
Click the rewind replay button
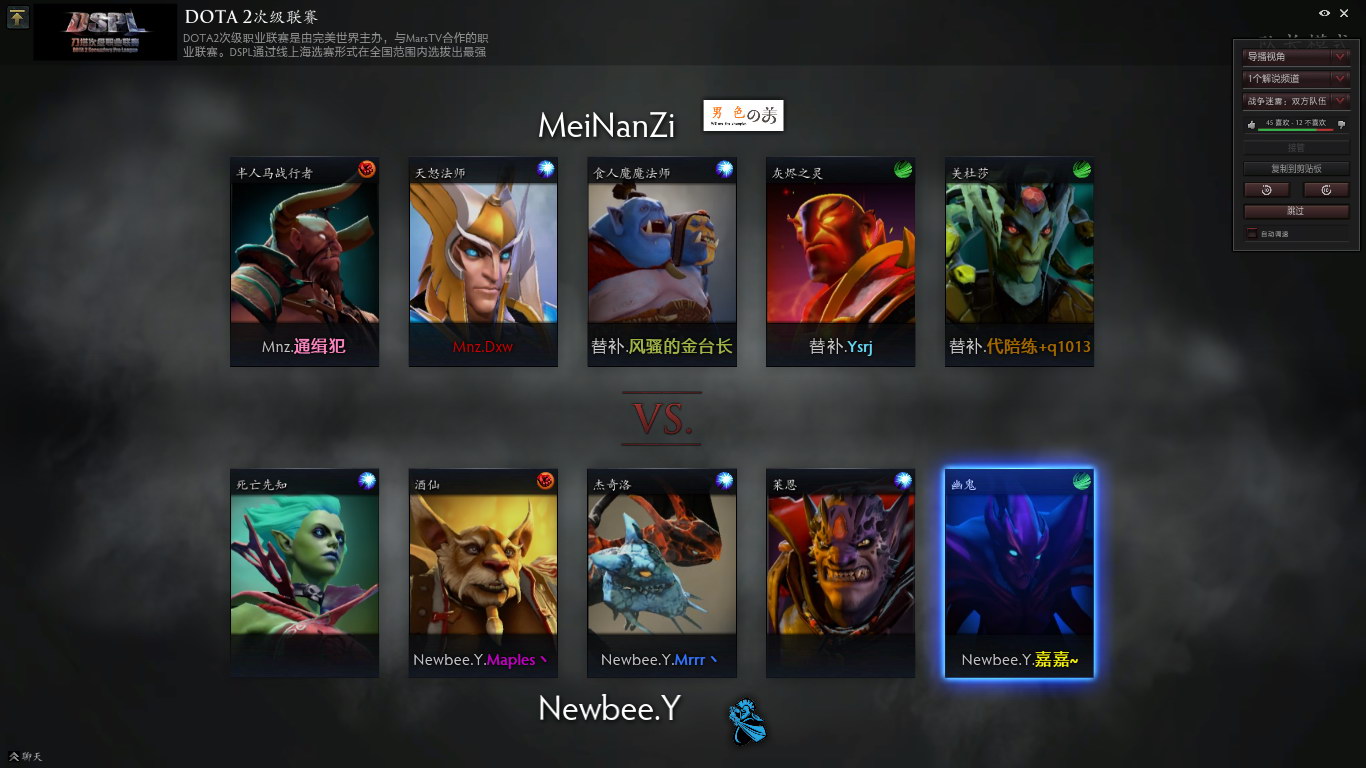[1266, 190]
